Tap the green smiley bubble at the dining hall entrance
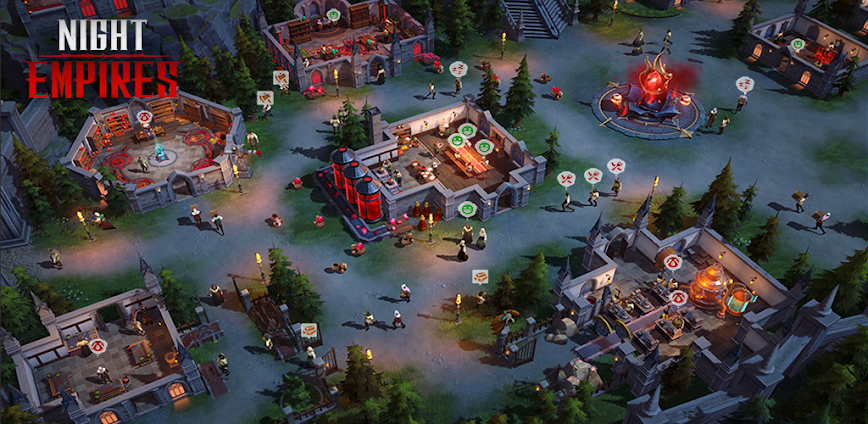Viewport: 868px width, 424px height. [x=467, y=209]
